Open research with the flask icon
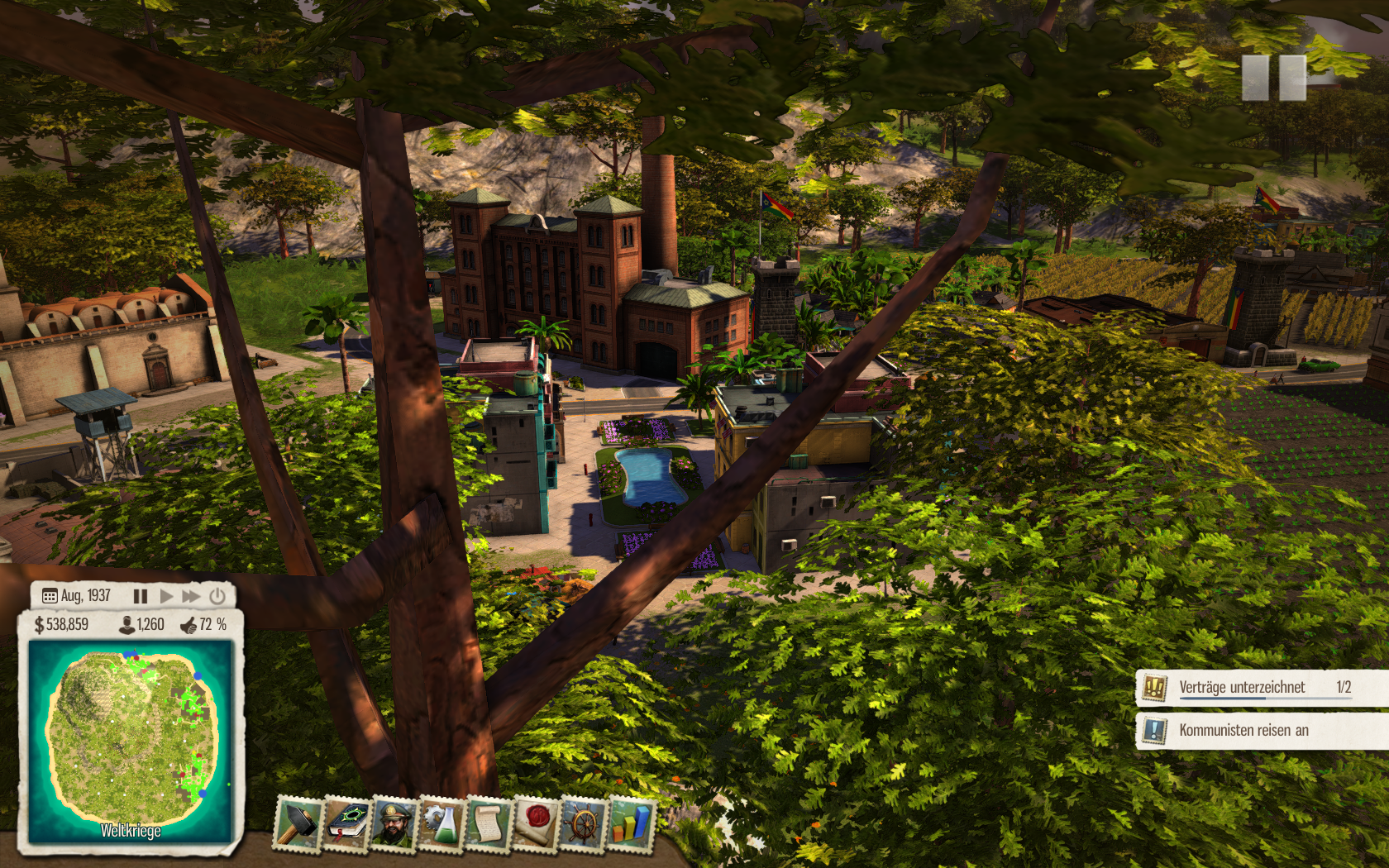1389x868 pixels. (x=442, y=823)
